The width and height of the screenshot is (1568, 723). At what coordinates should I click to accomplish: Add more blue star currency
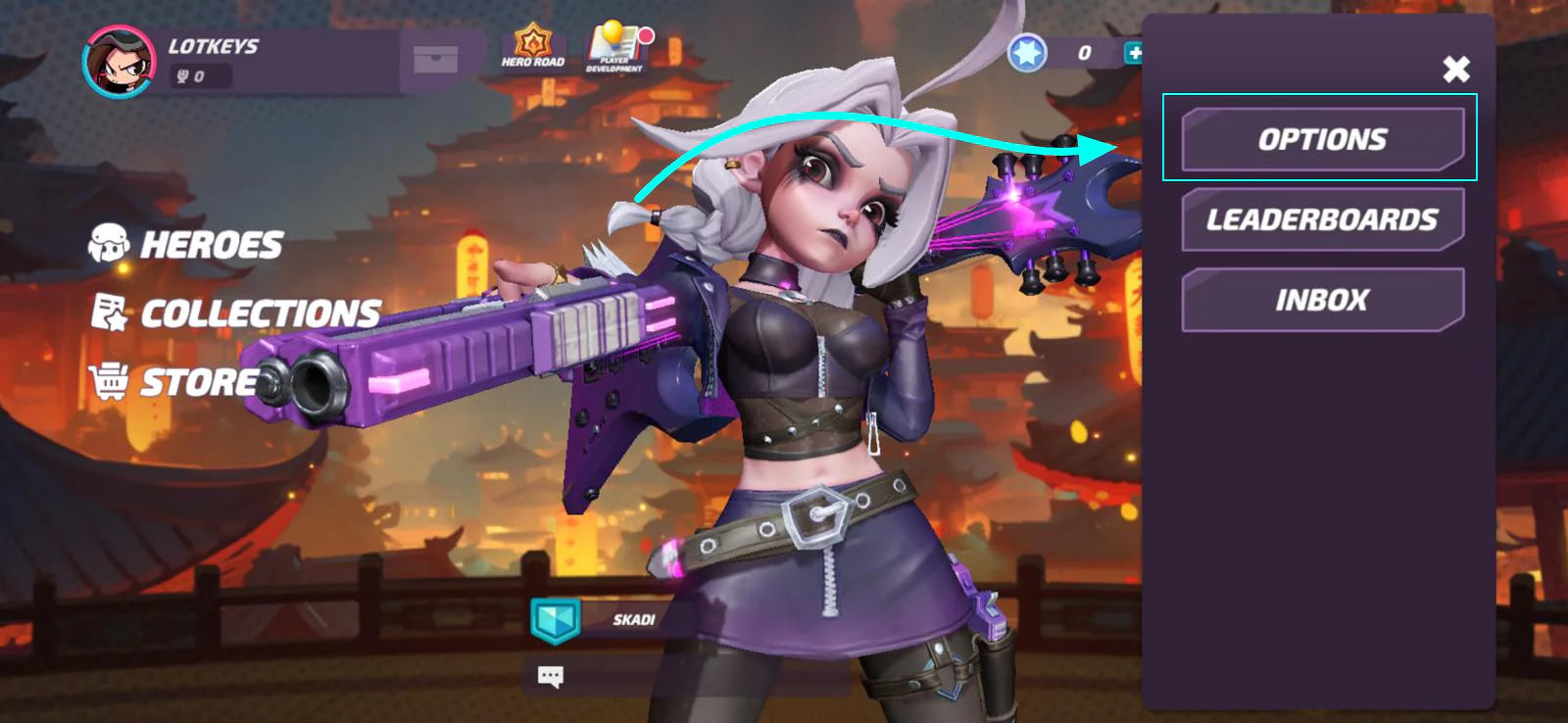(x=1134, y=53)
